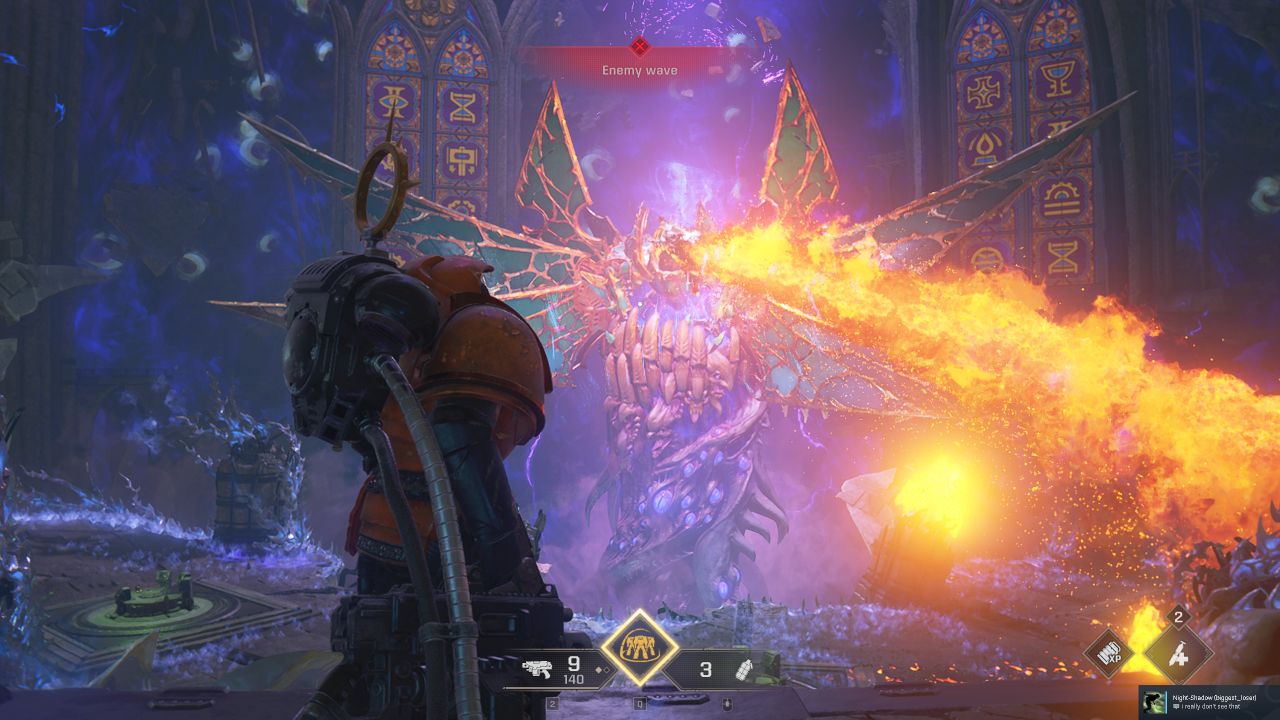Click the XP bonus diamond icon
This screenshot has height=720, width=1280.
pos(1109,656)
